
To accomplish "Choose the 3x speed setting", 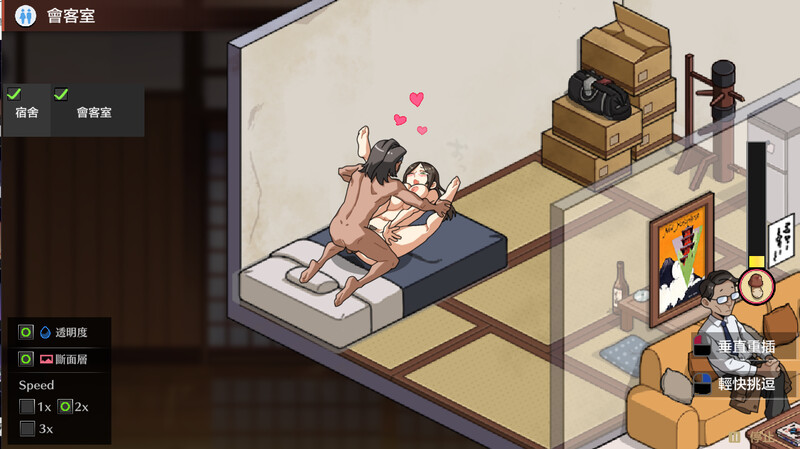I will point(27,429).
